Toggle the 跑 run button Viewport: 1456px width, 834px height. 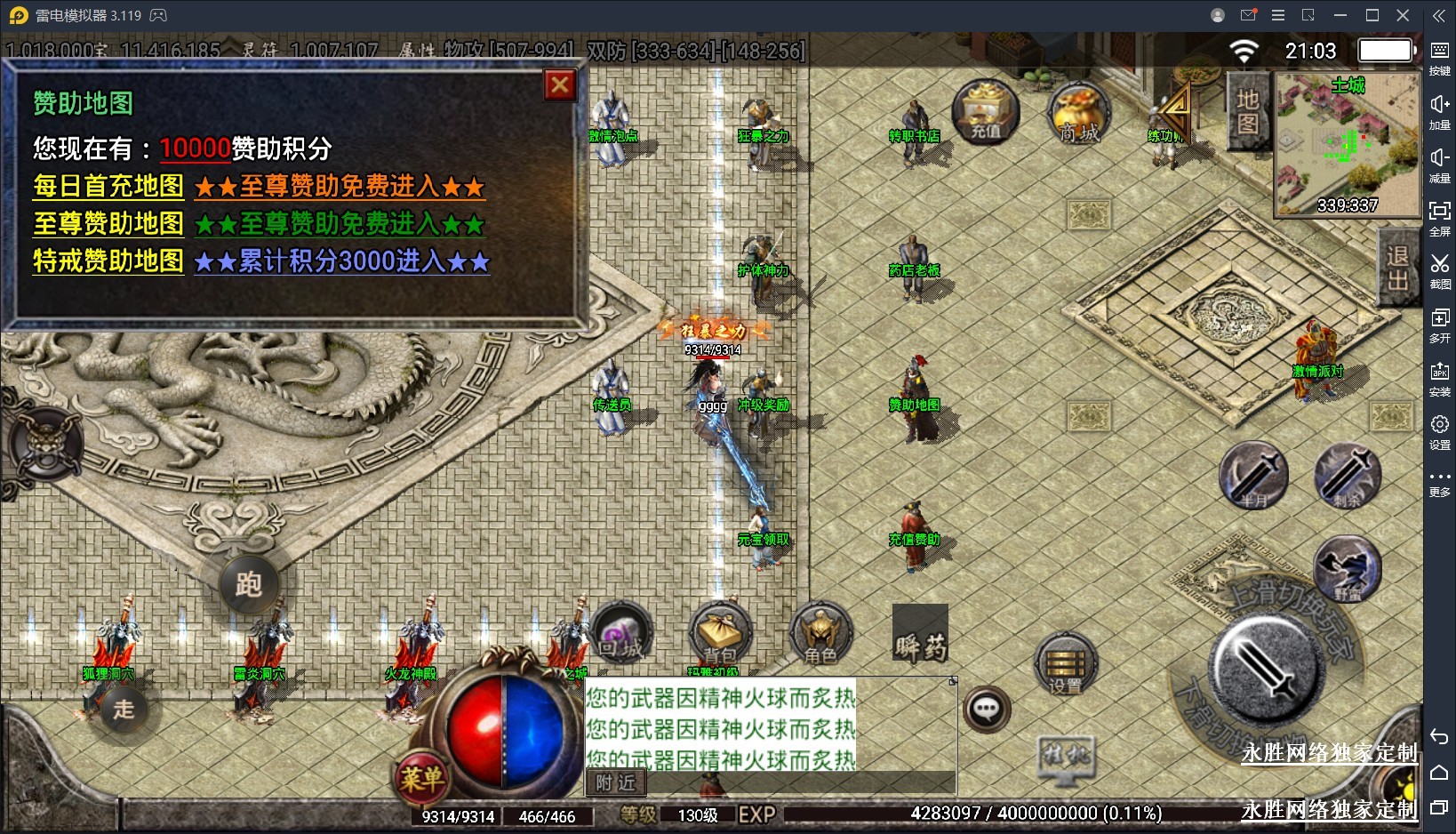(249, 584)
